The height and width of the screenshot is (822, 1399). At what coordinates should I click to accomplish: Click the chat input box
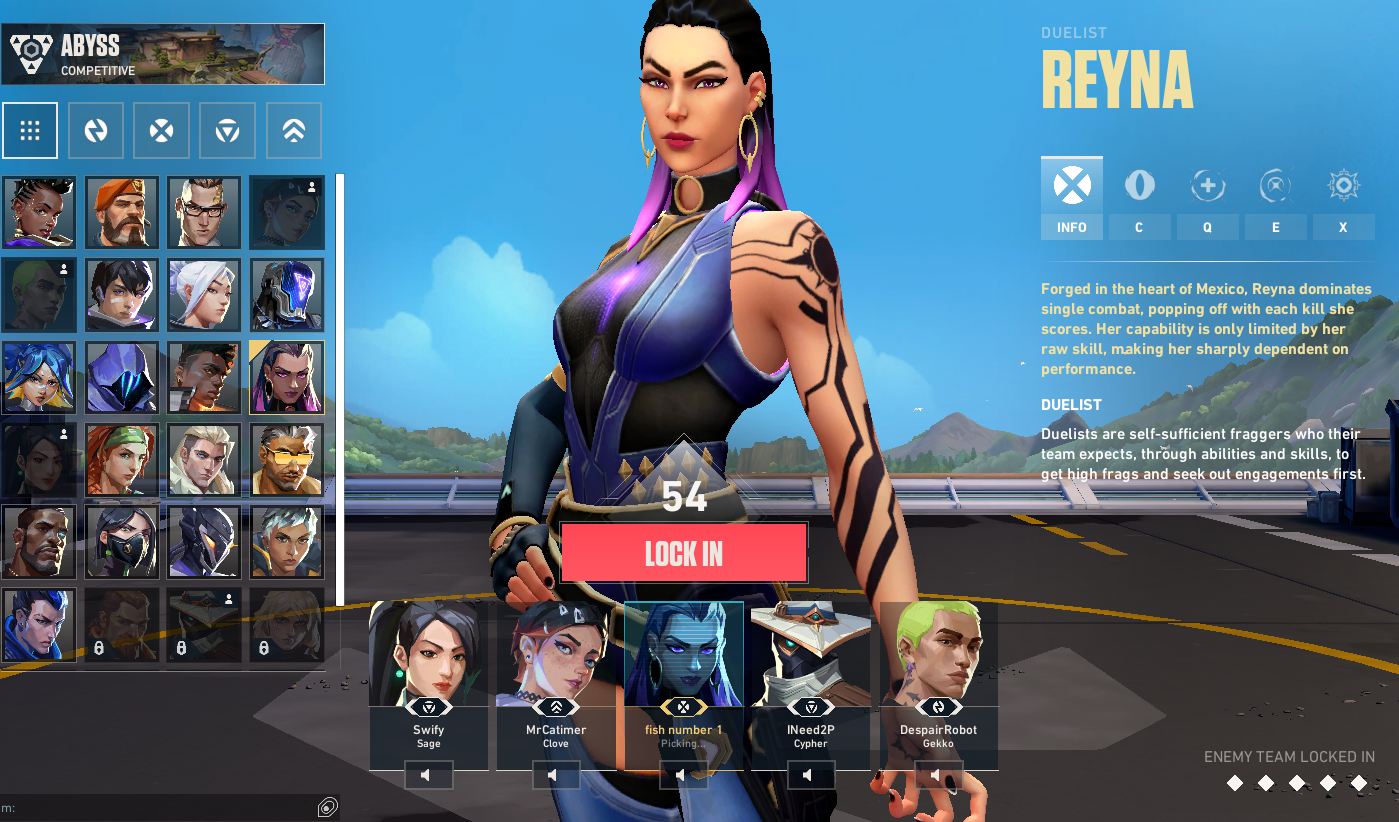pos(160,808)
